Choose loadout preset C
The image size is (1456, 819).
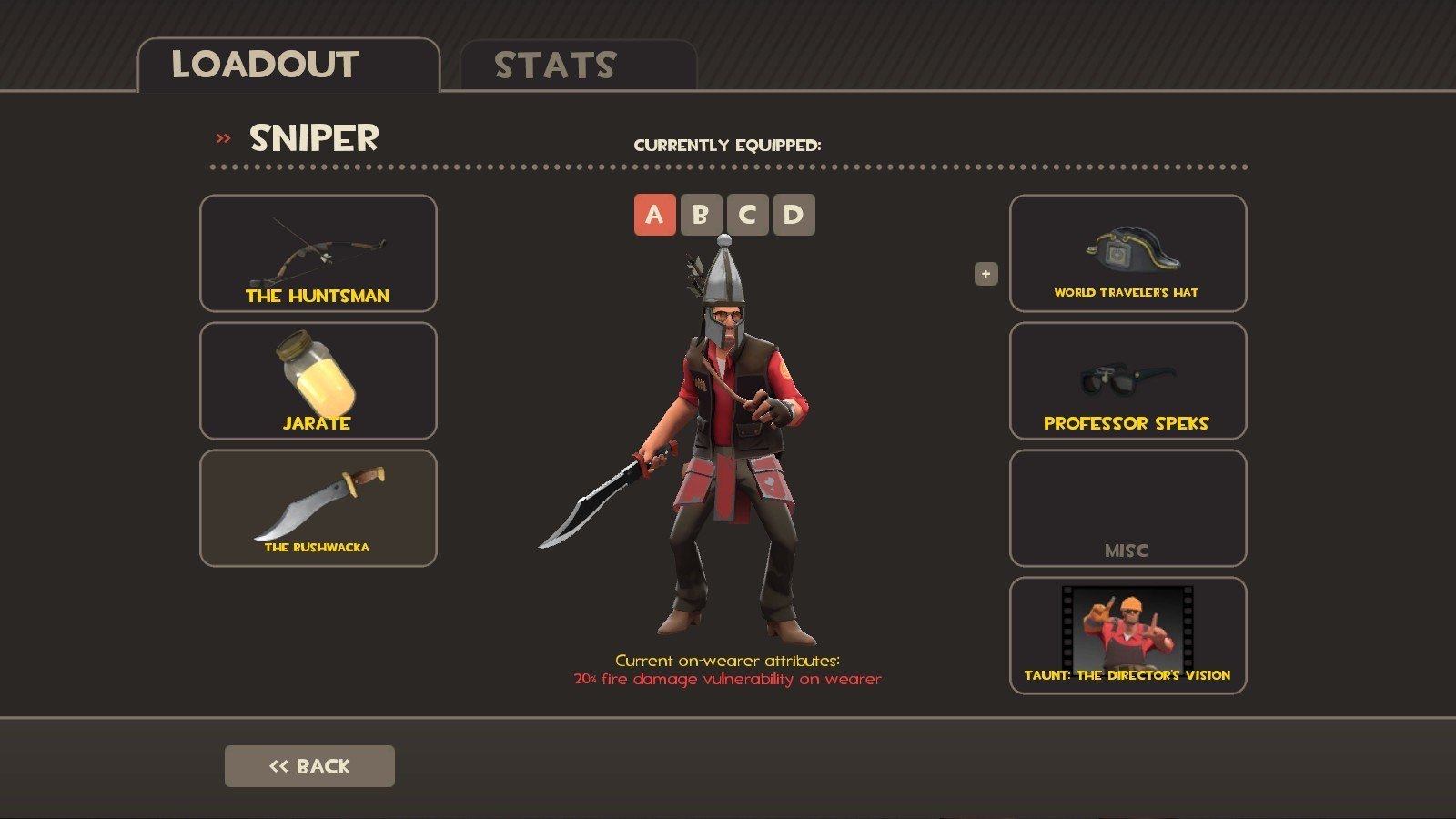[747, 215]
